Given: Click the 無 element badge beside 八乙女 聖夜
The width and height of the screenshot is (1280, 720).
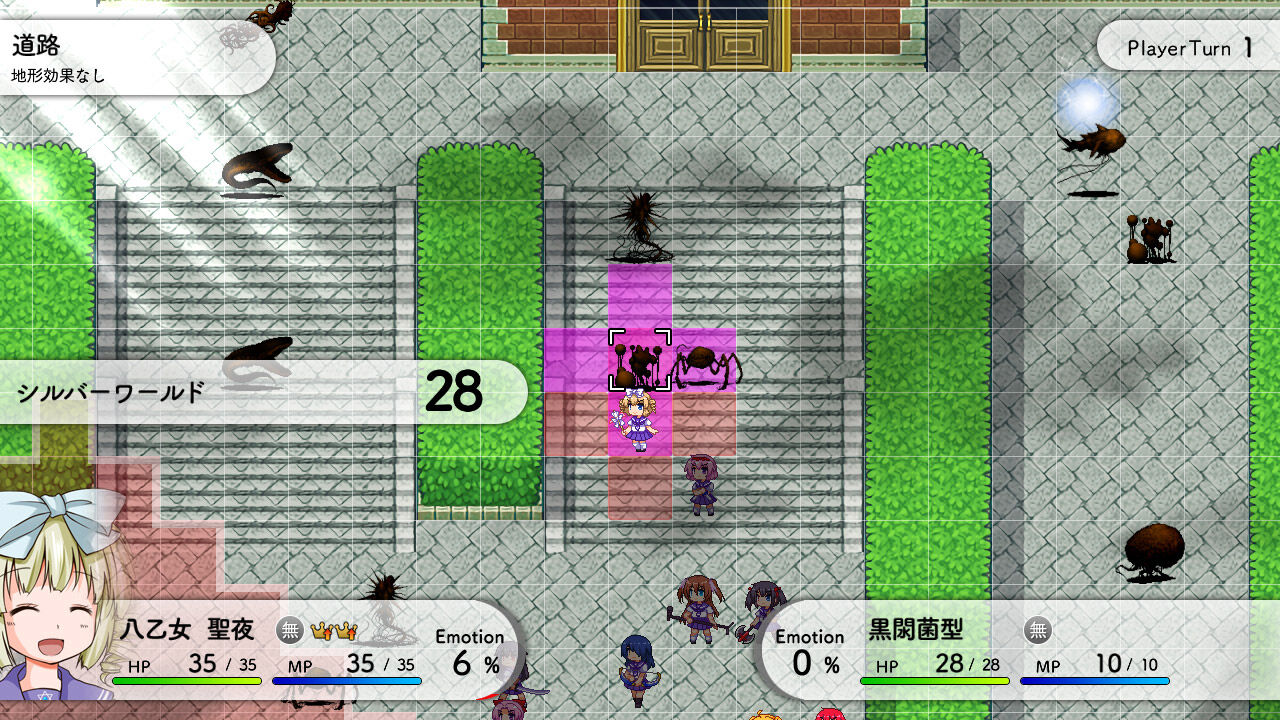Looking at the screenshot, I should (290, 630).
